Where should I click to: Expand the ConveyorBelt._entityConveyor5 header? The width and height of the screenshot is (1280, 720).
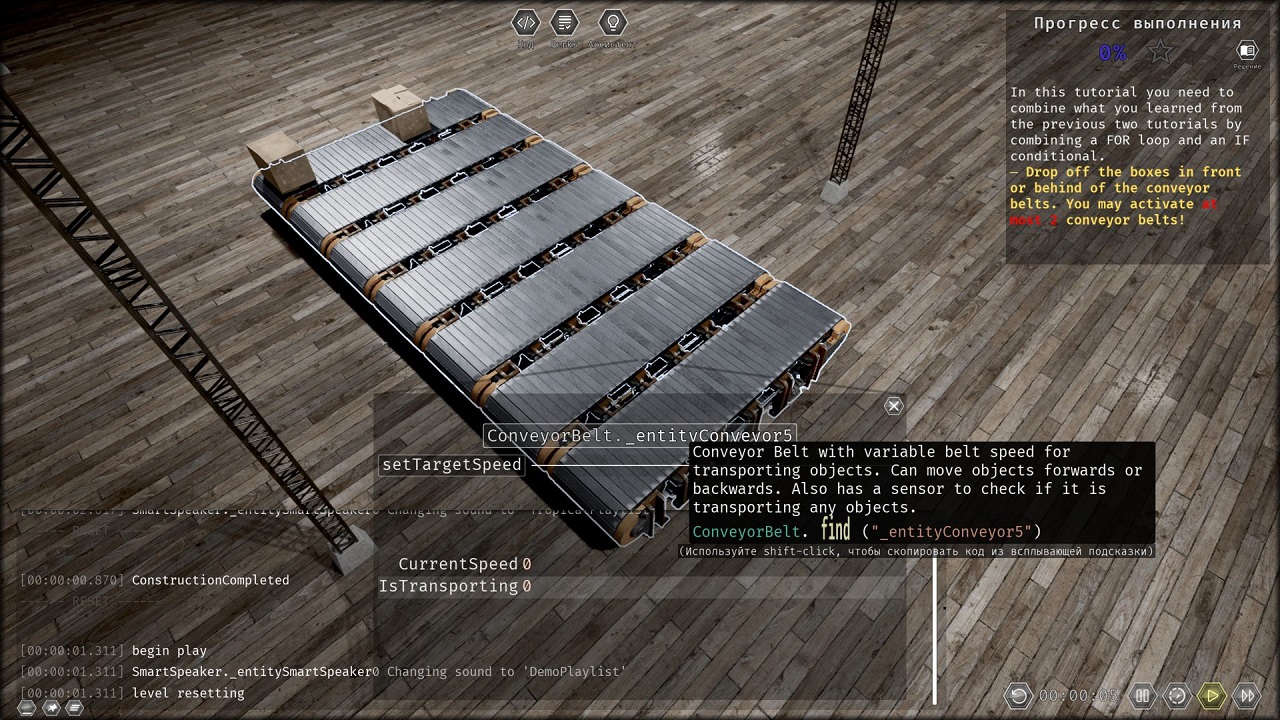click(x=639, y=435)
